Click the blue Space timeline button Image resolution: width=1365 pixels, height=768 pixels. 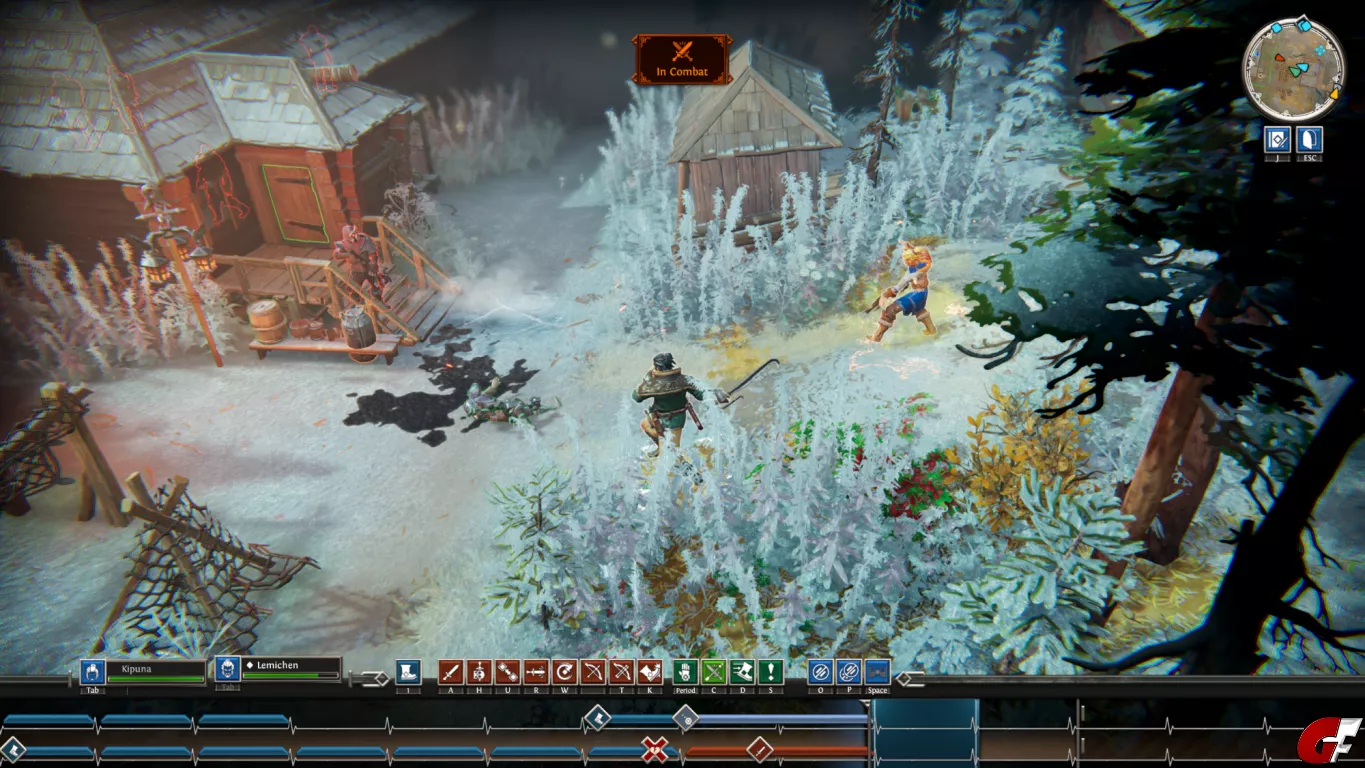pyautogui.click(x=877, y=672)
